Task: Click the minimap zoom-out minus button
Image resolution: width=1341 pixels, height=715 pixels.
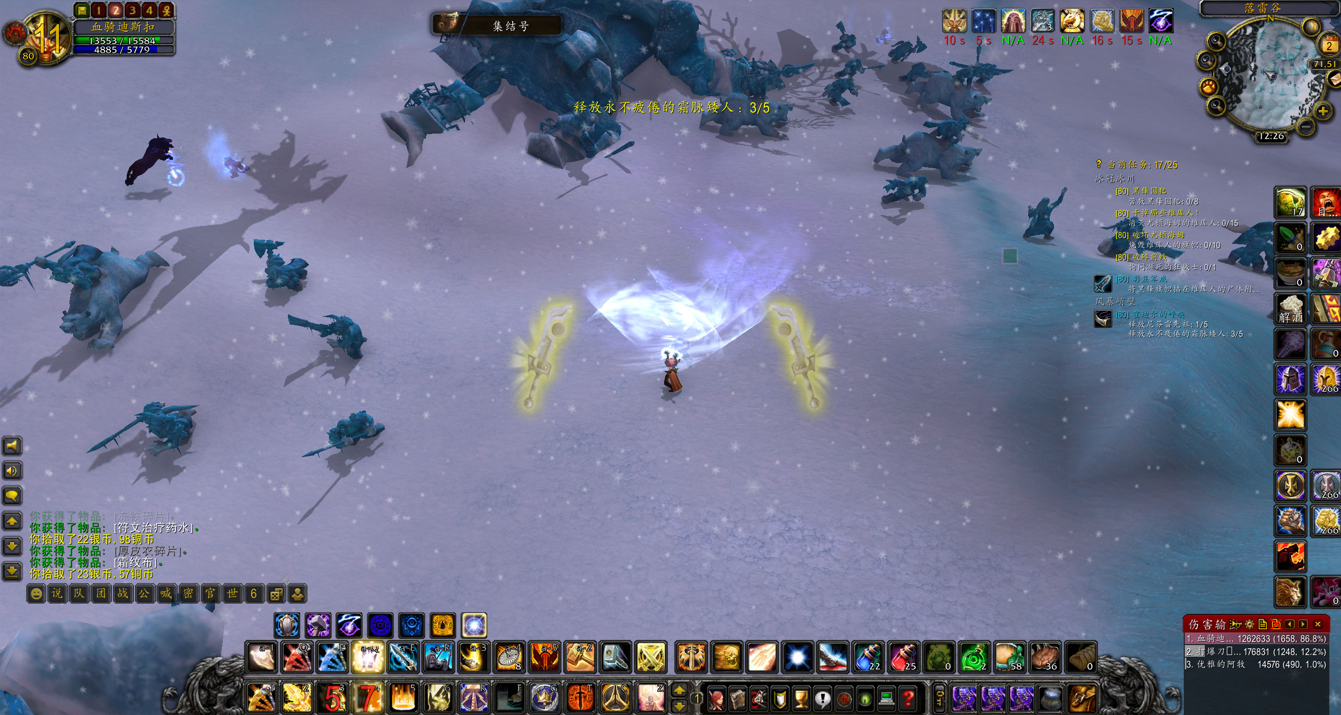Action: tap(1306, 127)
